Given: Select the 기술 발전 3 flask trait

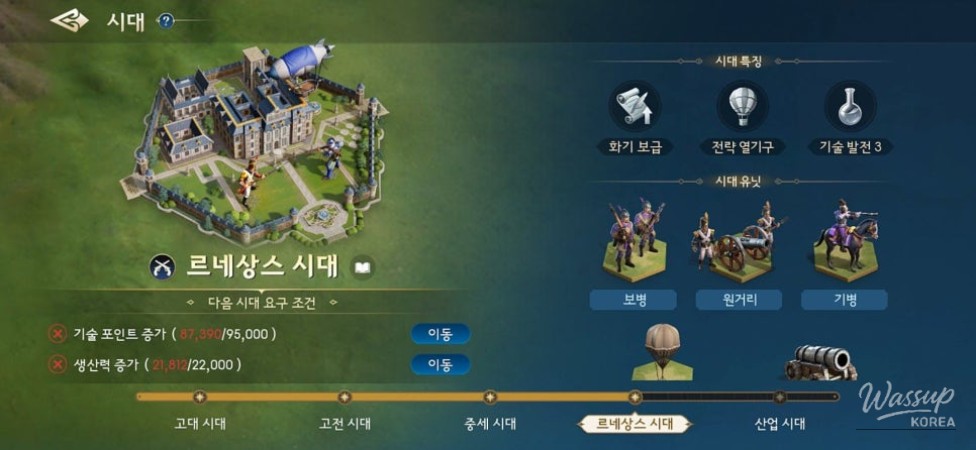Looking at the screenshot, I should pyautogui.click(x=850, y=106).
